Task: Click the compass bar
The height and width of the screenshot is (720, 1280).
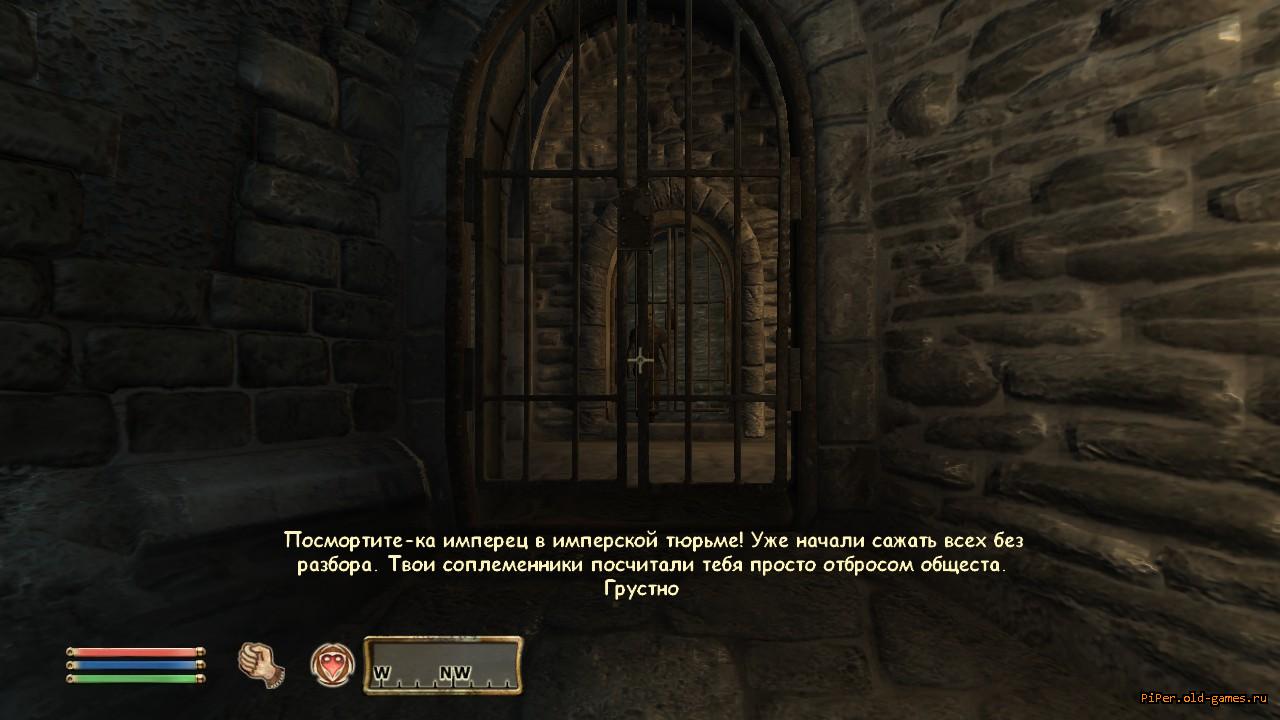Action: [442, 665]
